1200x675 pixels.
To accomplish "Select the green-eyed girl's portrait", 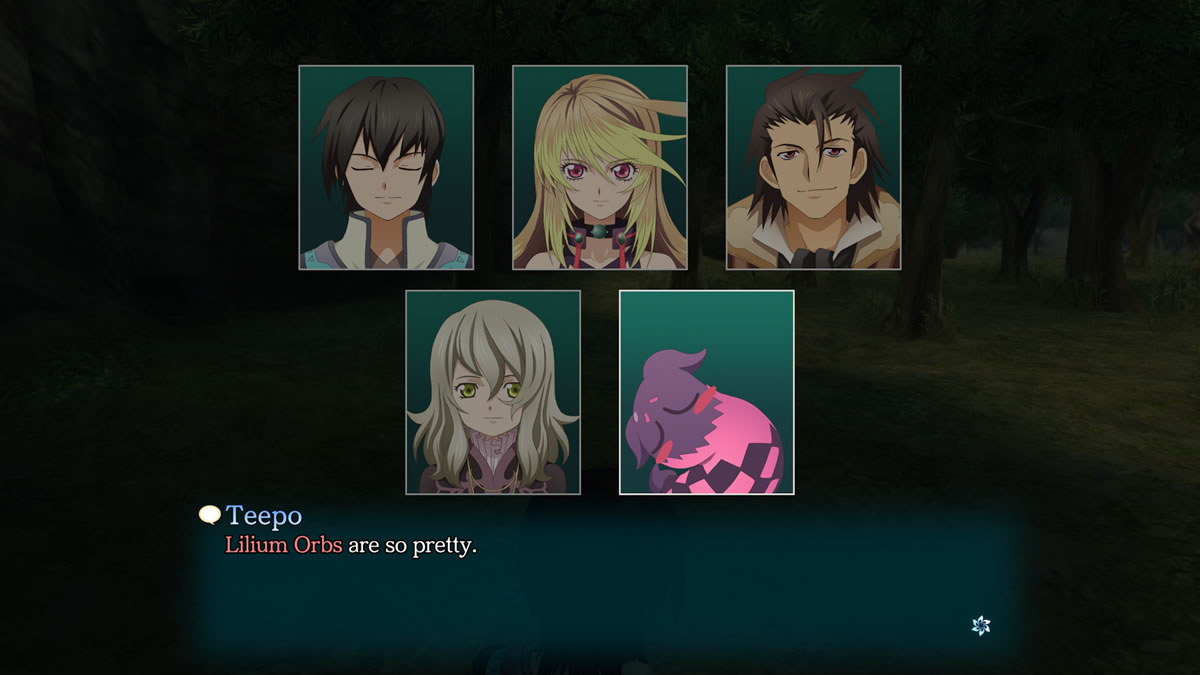I will pos(493,392).
